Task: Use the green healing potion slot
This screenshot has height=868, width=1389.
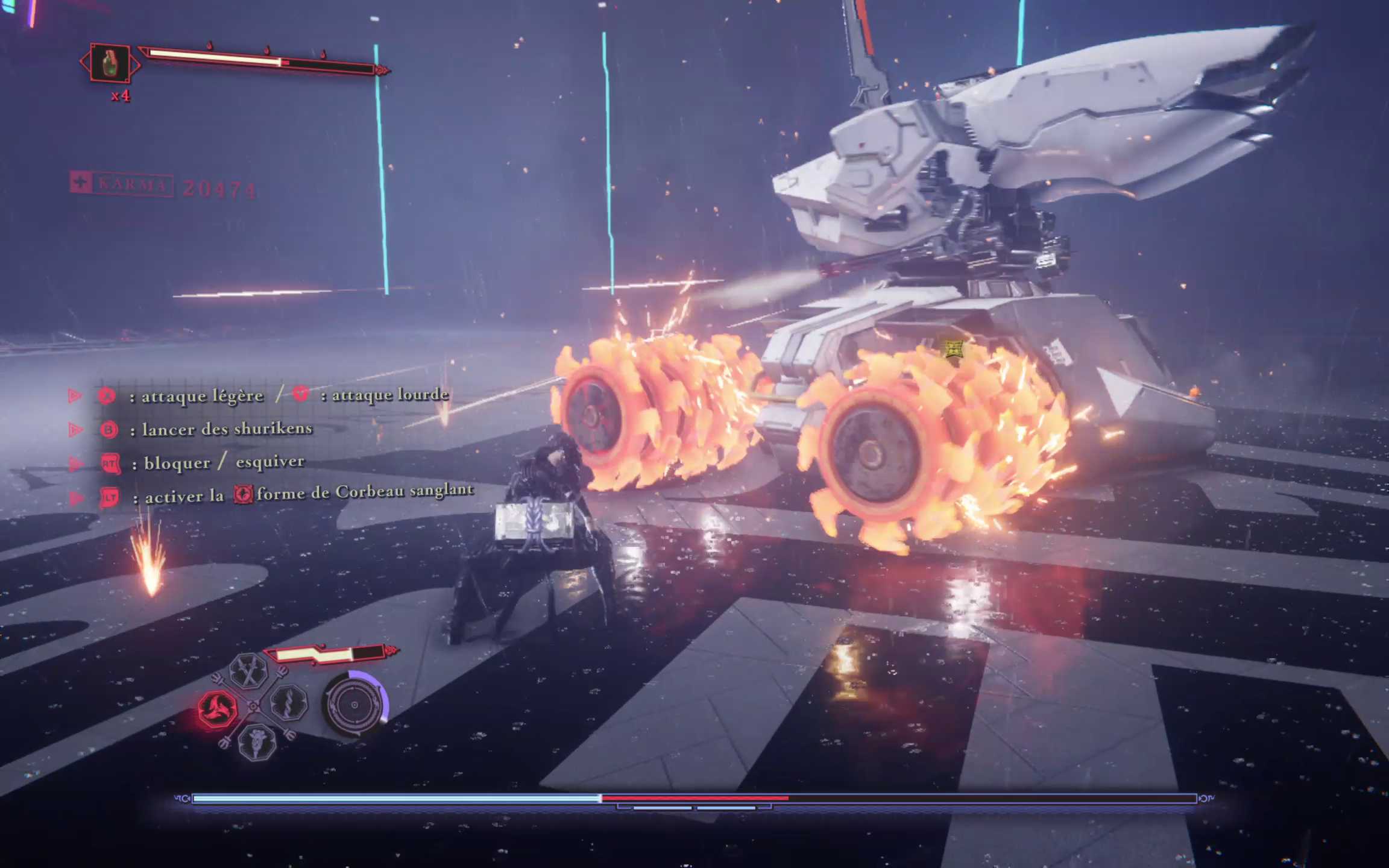Action: pos(110,63)
